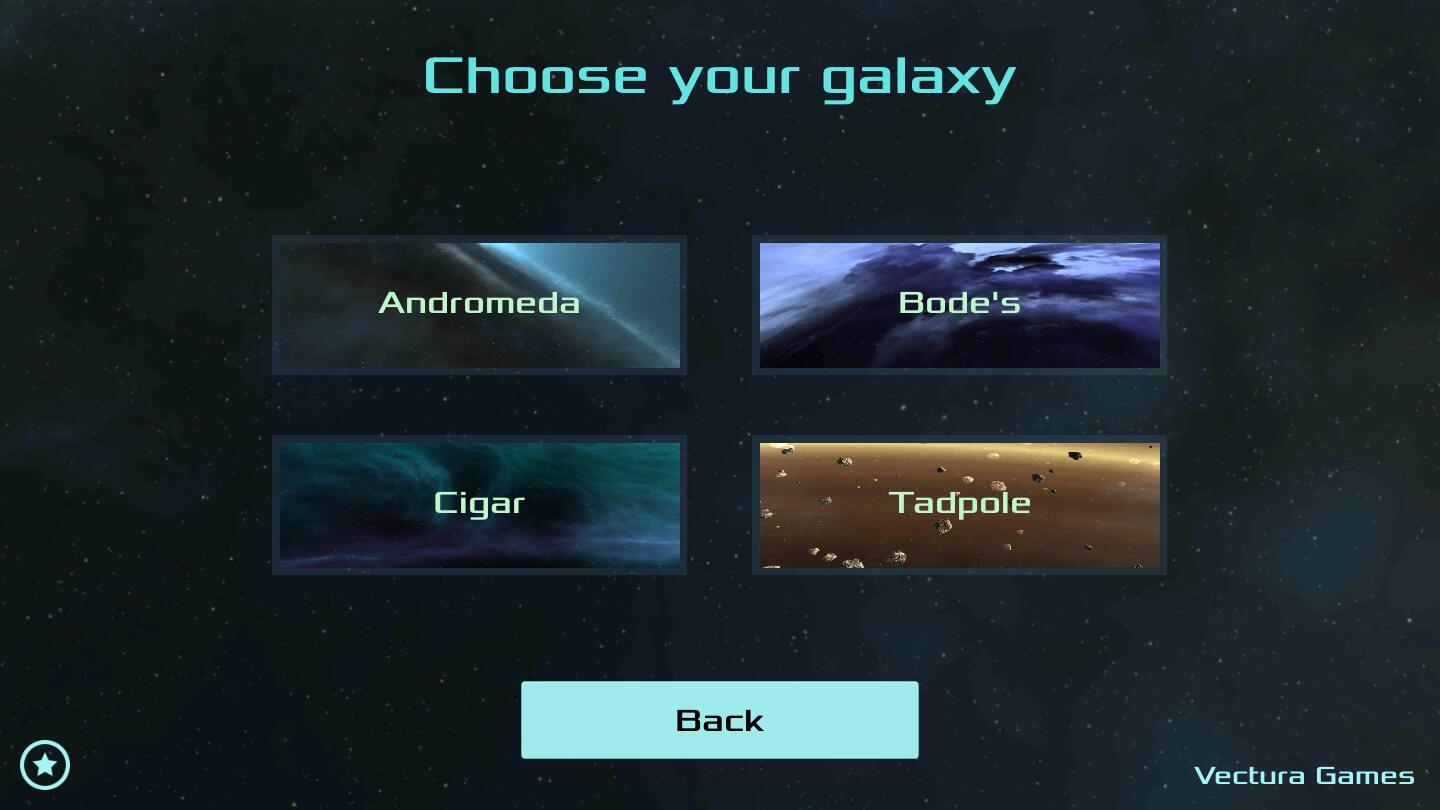Return using the Back button
The height and width of the screenshot is (810, 1440).
click(719, 719)
